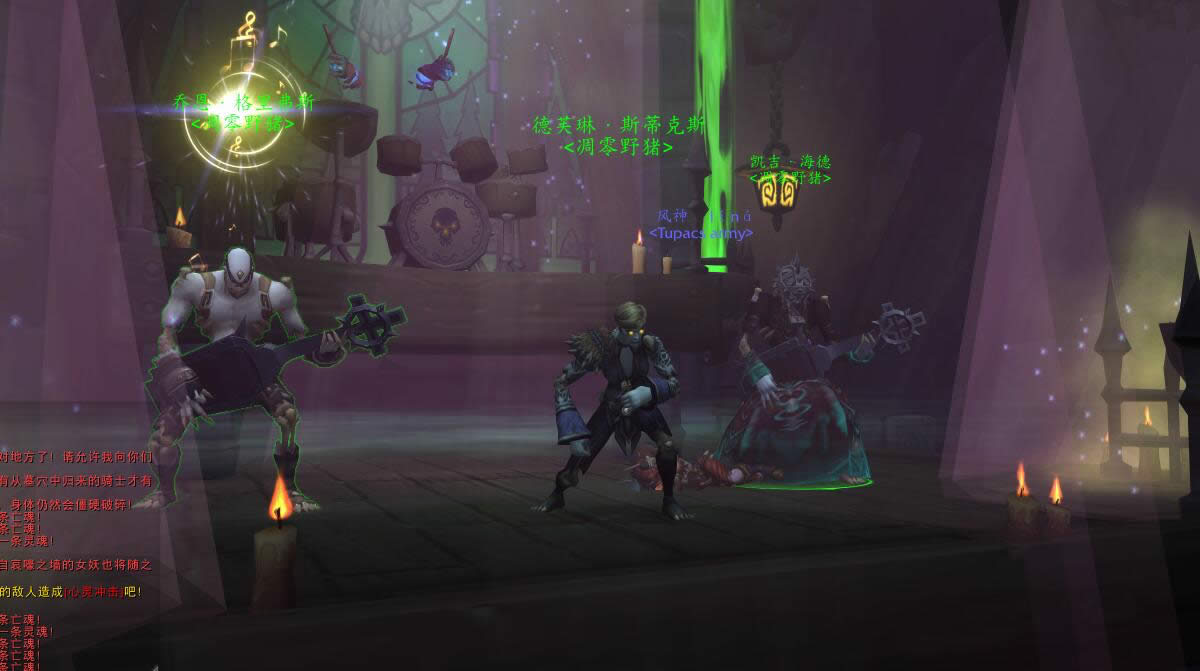Open the 心灵冲击 spell link in chat
The height and width of the screenshot is (671, 1200).
tap(94, 592)
